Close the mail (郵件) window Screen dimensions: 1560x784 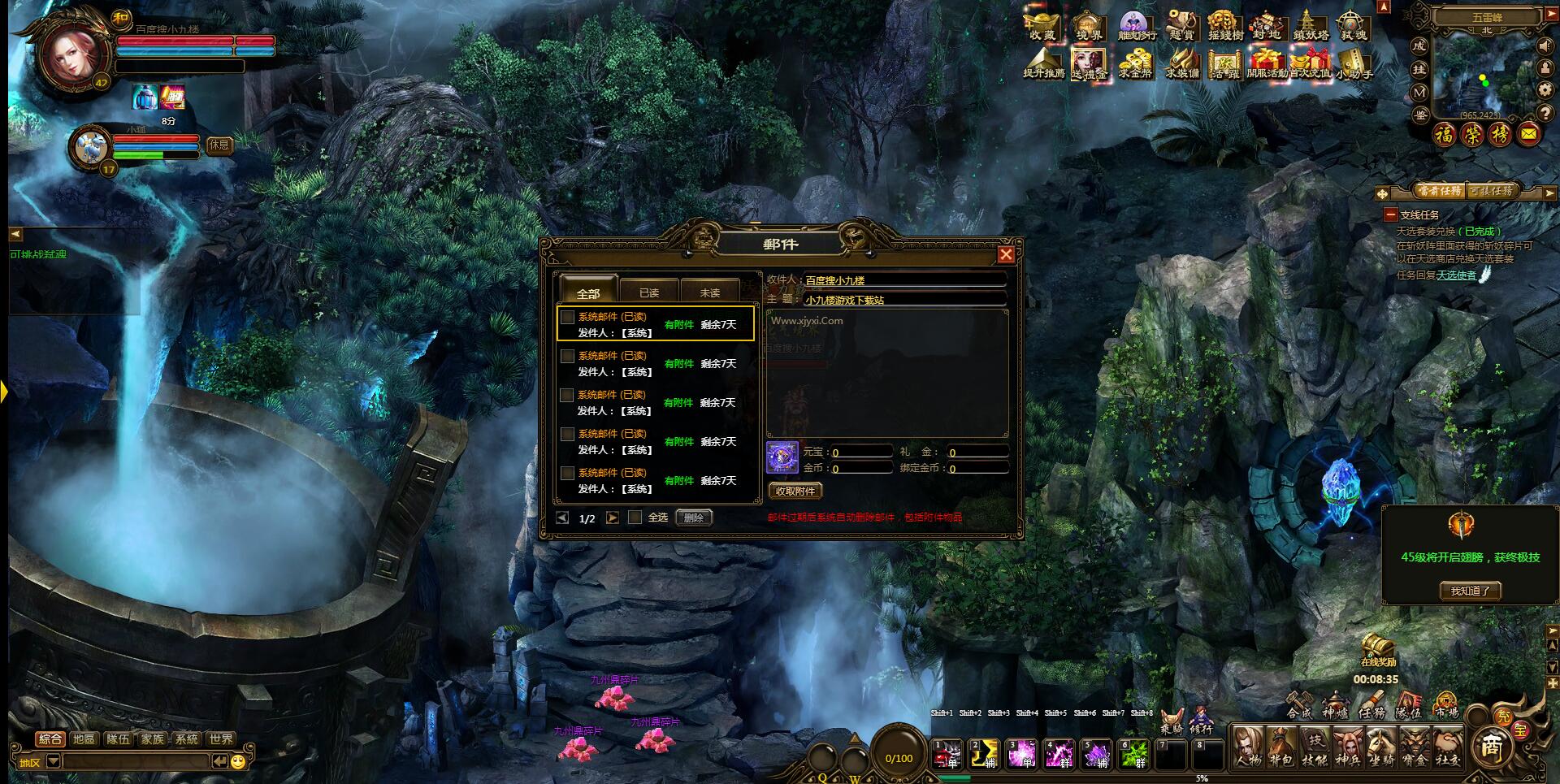coord(1006,254)
